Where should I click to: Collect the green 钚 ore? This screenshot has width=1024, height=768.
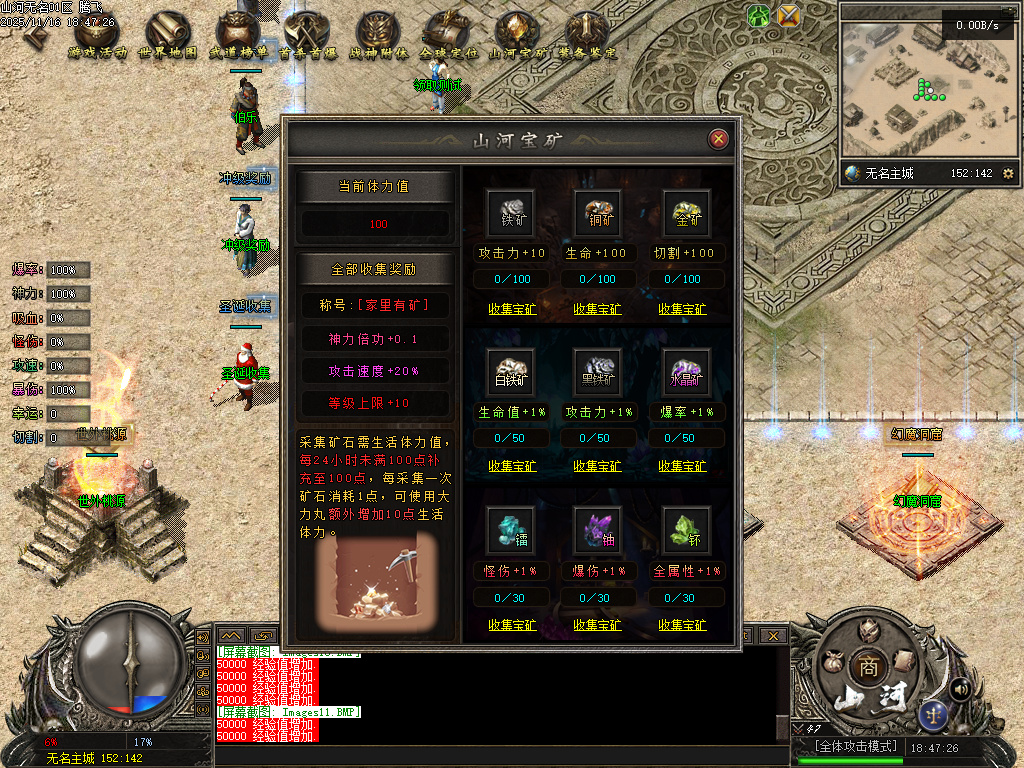point(682,625)
